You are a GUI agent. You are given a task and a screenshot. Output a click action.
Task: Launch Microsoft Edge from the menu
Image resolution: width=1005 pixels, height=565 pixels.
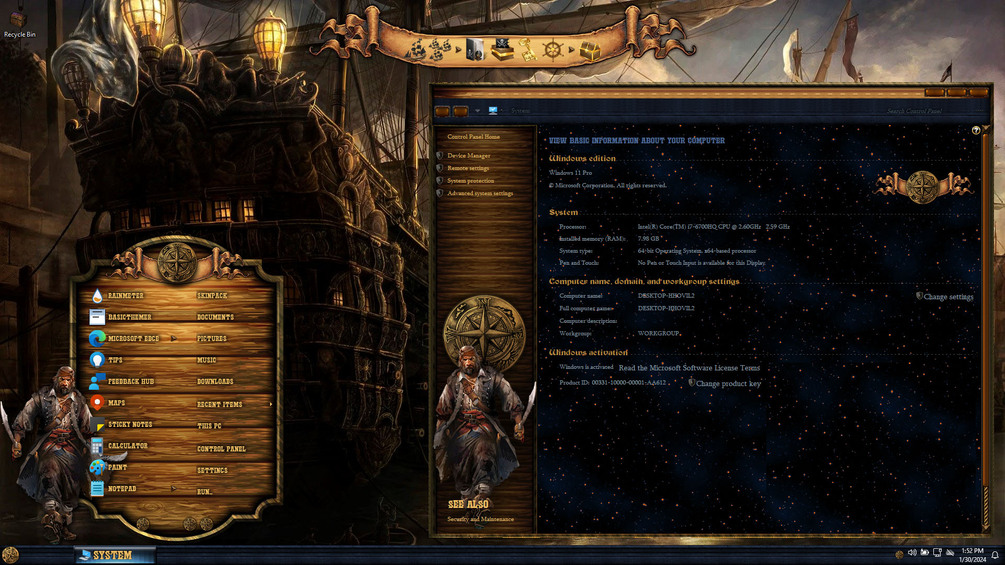point(132,339)
